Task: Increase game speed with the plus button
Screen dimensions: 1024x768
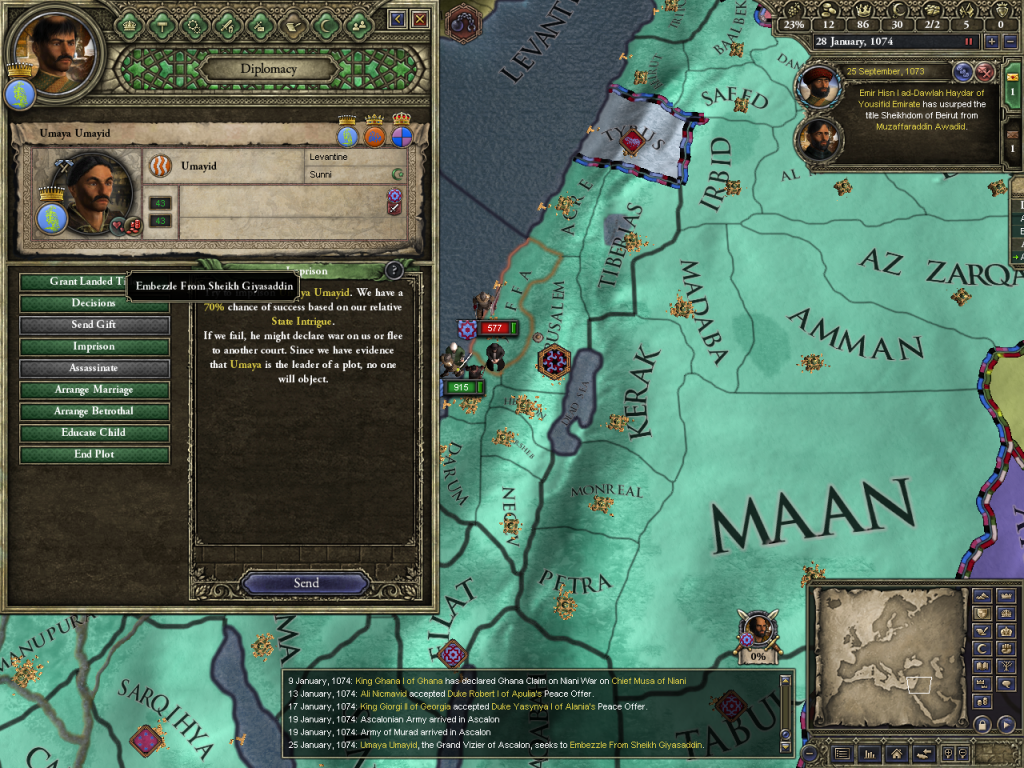Action: point(991,42)
